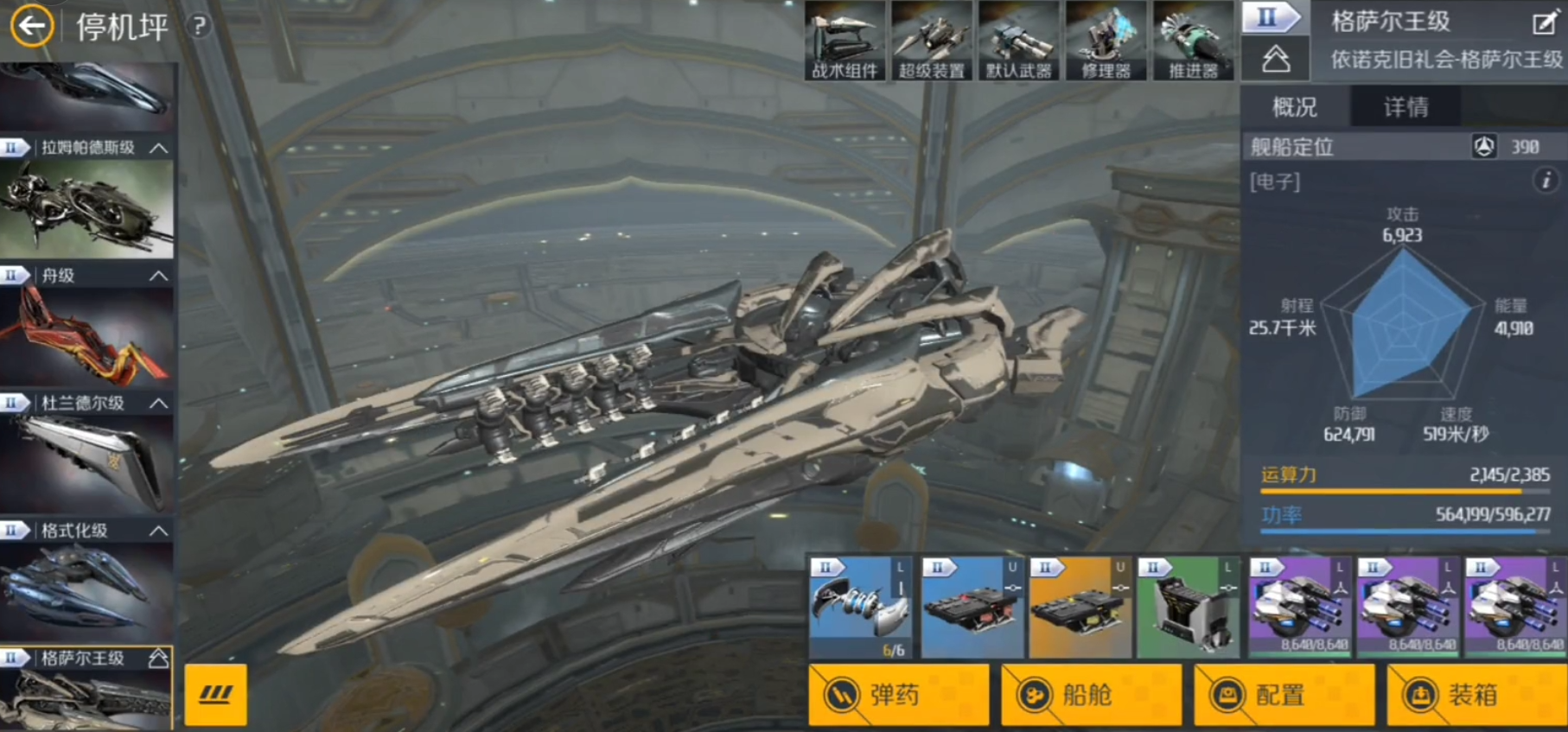Go back with the arrow button
1568x732 pixels.
(x=32, y=27)
